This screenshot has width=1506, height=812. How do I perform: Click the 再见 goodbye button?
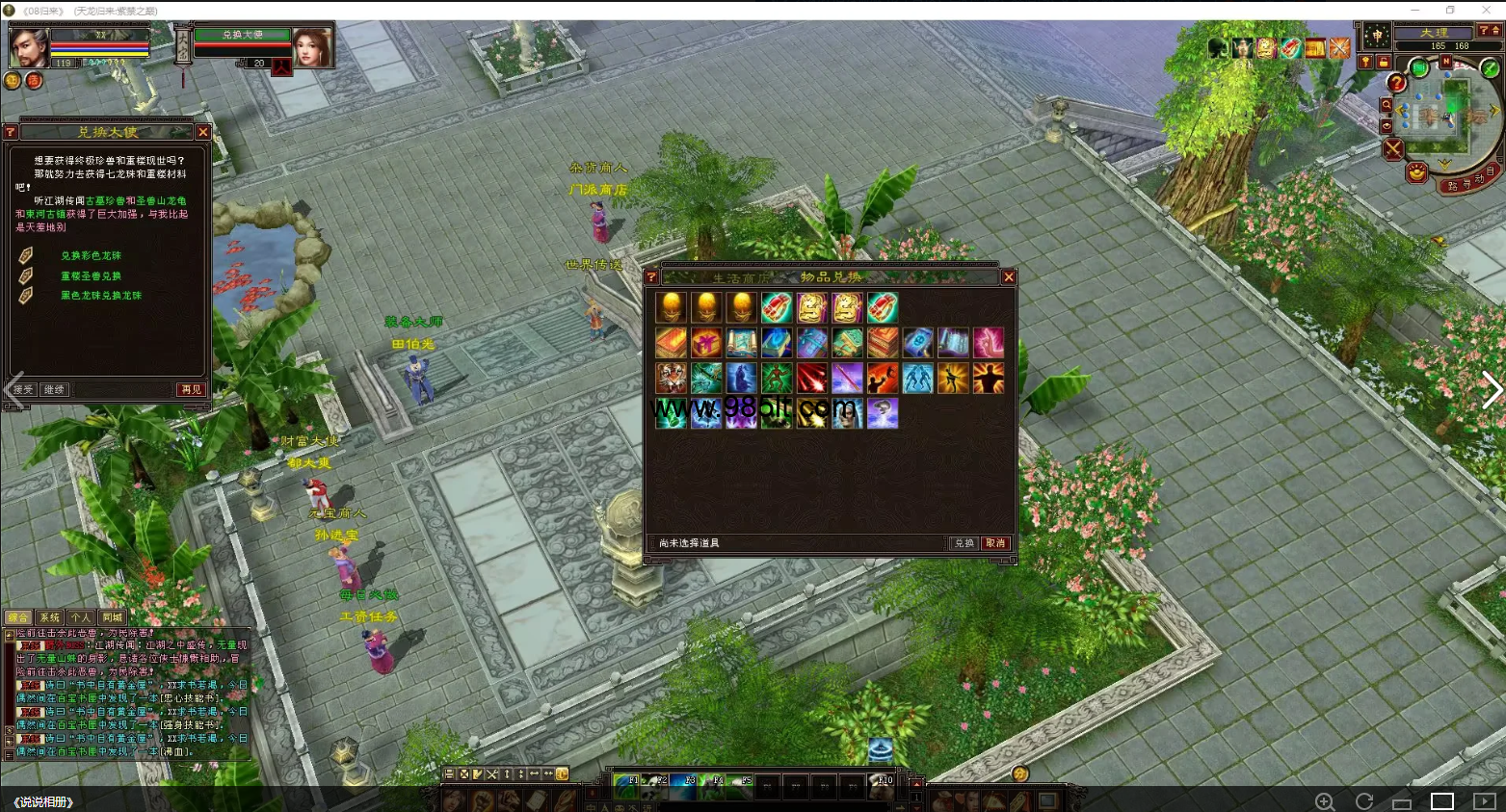pos(191,390)
